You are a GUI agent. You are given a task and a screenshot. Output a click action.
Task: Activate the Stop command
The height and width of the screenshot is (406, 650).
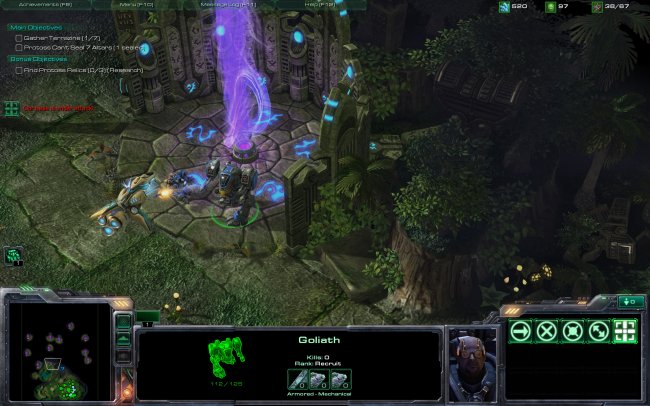[x=546, y=332]
